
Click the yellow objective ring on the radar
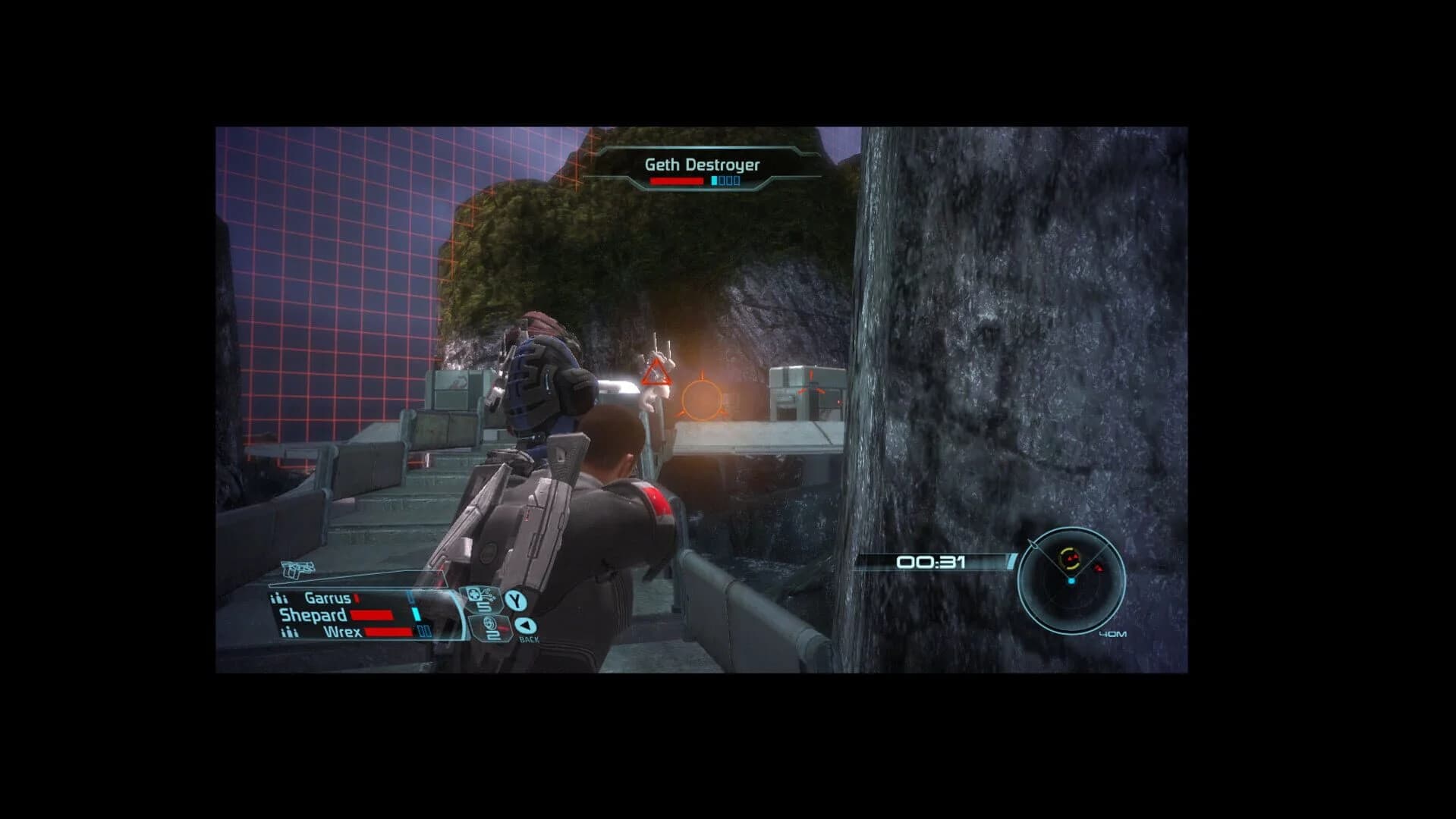click(1068, 557)
